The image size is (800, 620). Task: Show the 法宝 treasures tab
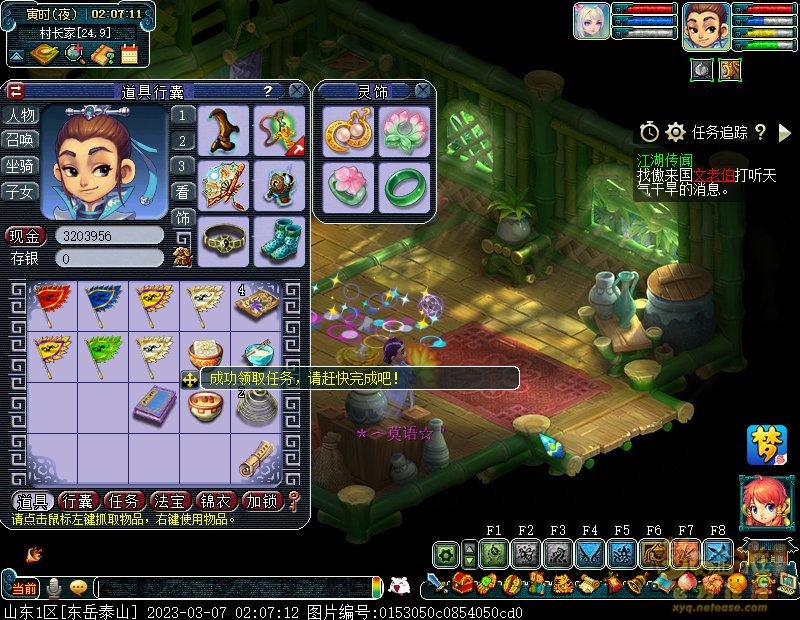(171, 501)
